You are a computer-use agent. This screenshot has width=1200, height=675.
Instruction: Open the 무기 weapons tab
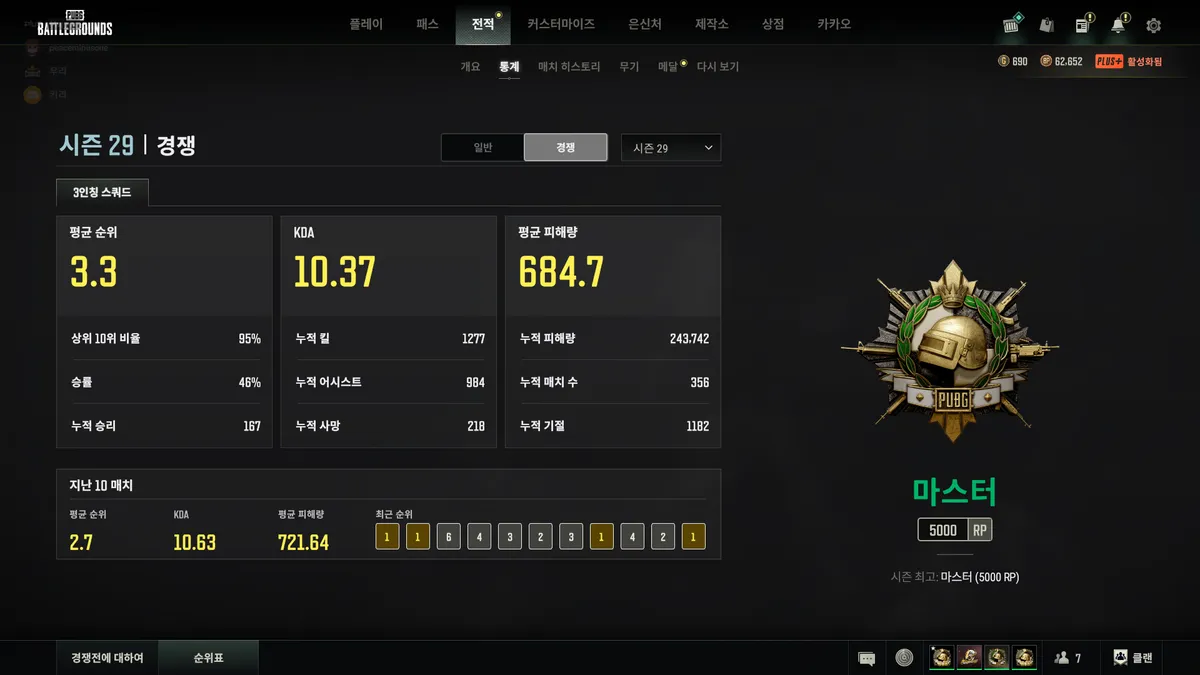(x=629, y=67)
